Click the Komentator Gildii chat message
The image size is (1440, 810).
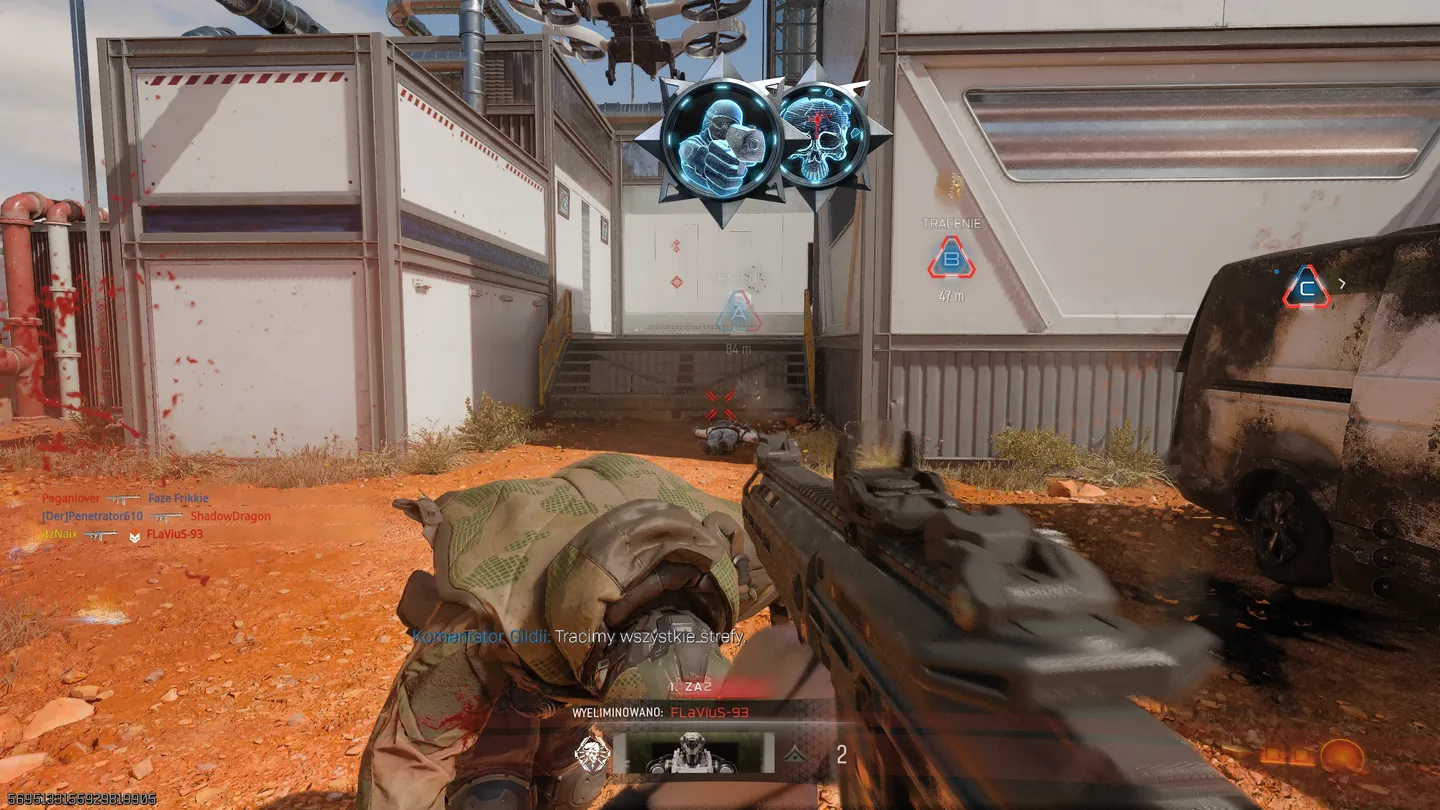577,636
